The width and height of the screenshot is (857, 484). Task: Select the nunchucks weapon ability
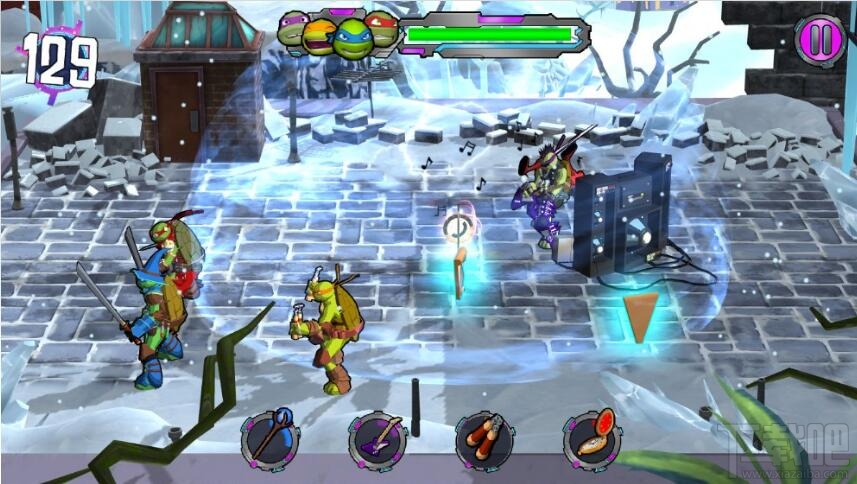click(x=484, y=439)
